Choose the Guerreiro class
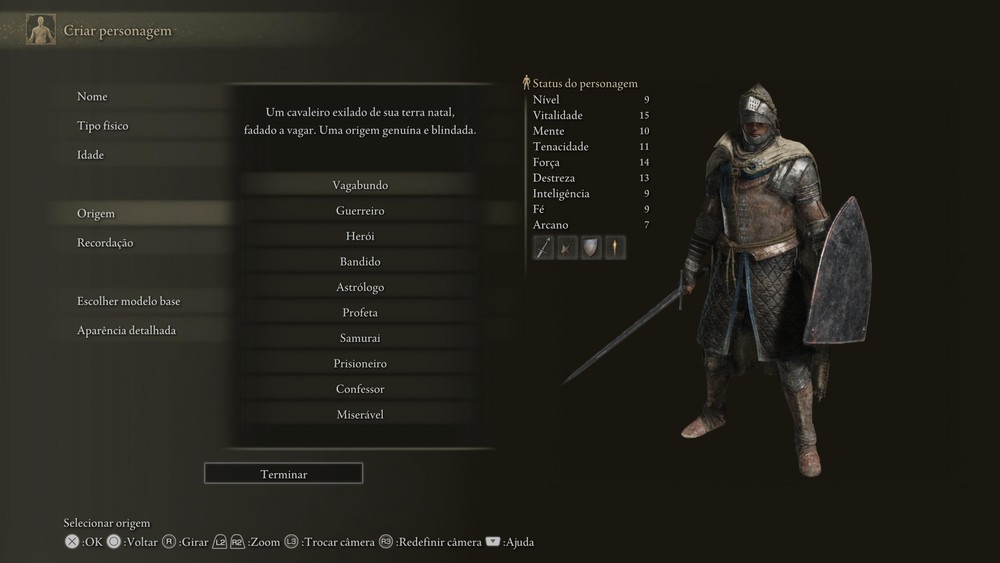This screenshot has width=1000, height=563. (x=360, y=211)
